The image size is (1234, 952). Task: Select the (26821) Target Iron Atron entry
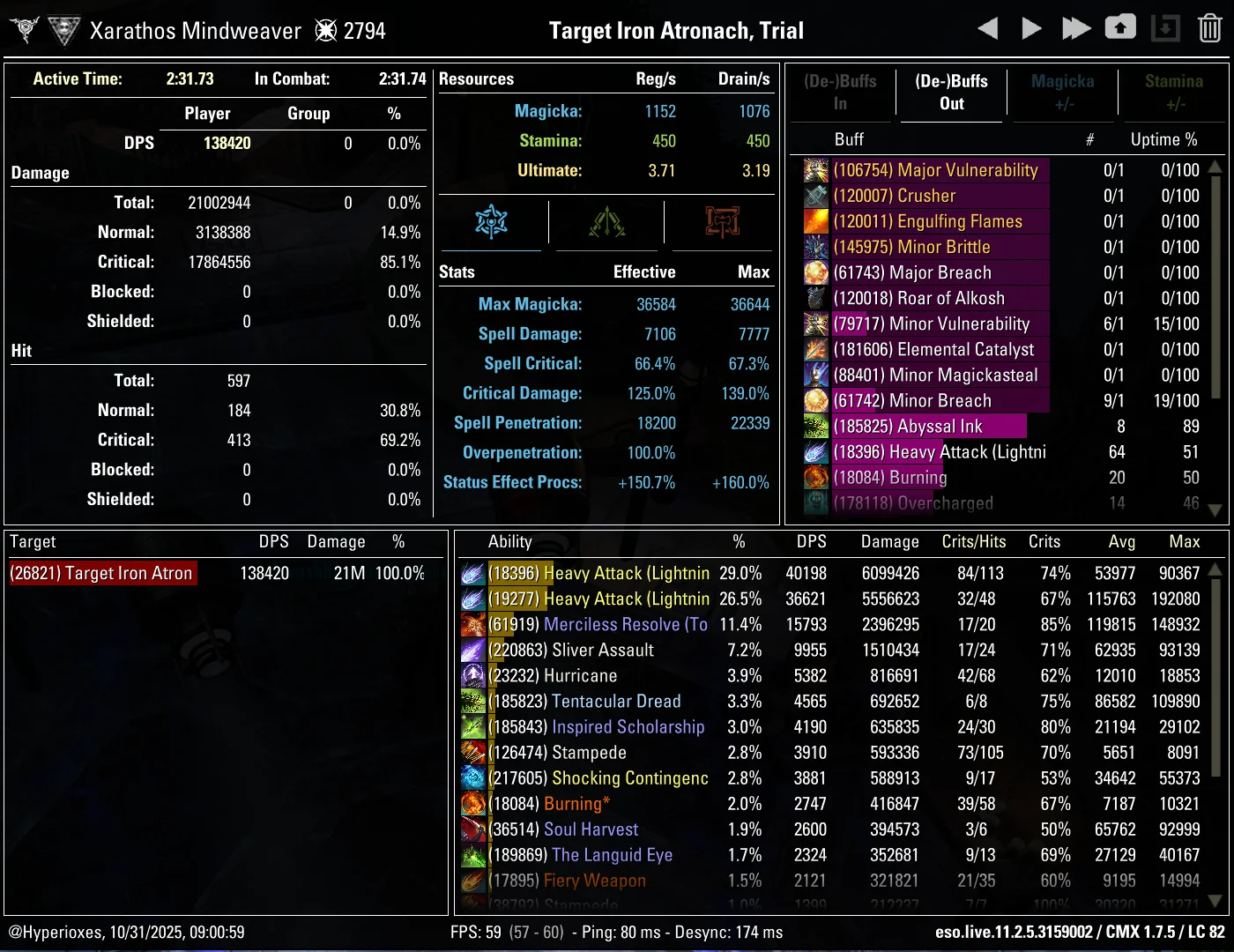point(102,572)
